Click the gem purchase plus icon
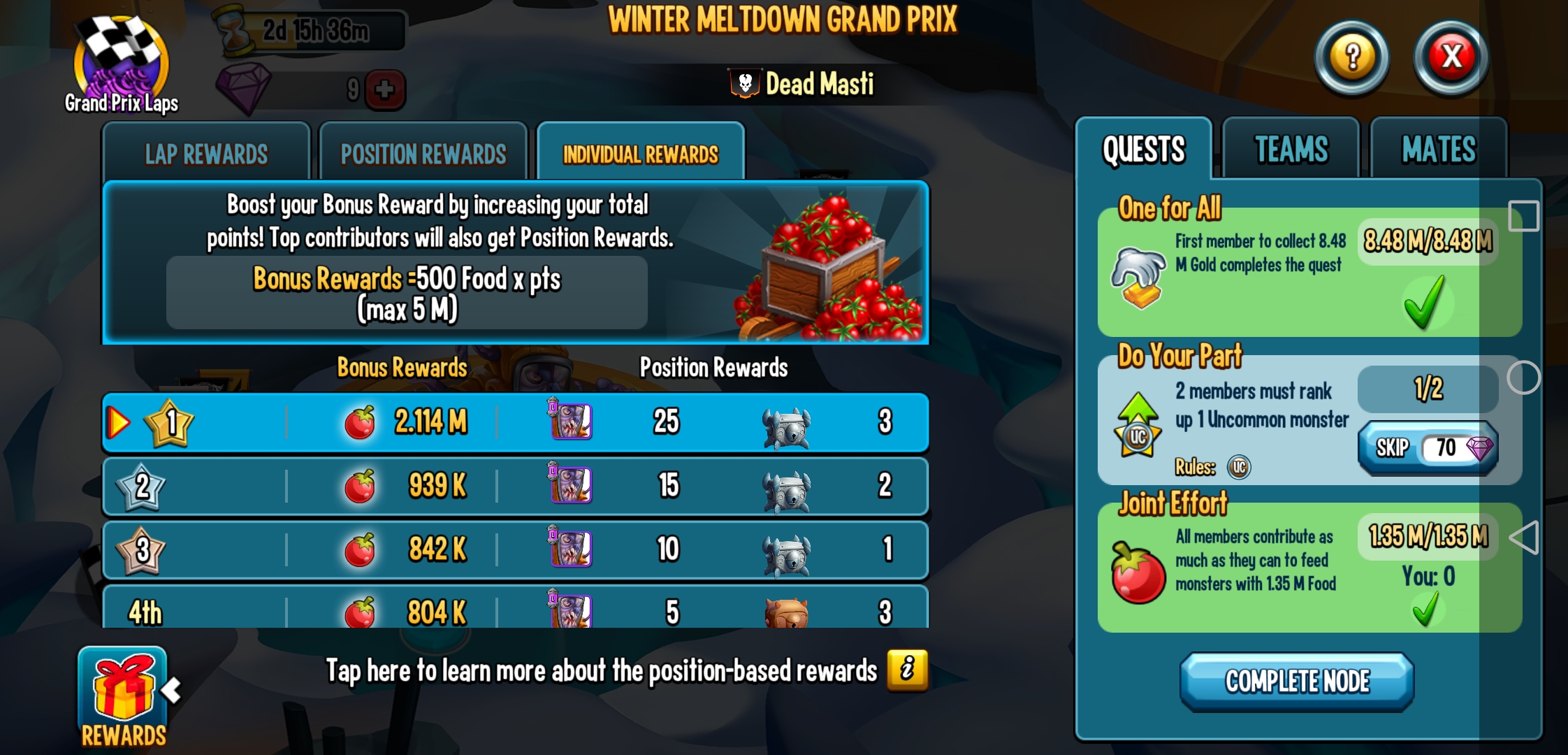Viewport: 1568px width, 755px height. click(x=385, y=89)
